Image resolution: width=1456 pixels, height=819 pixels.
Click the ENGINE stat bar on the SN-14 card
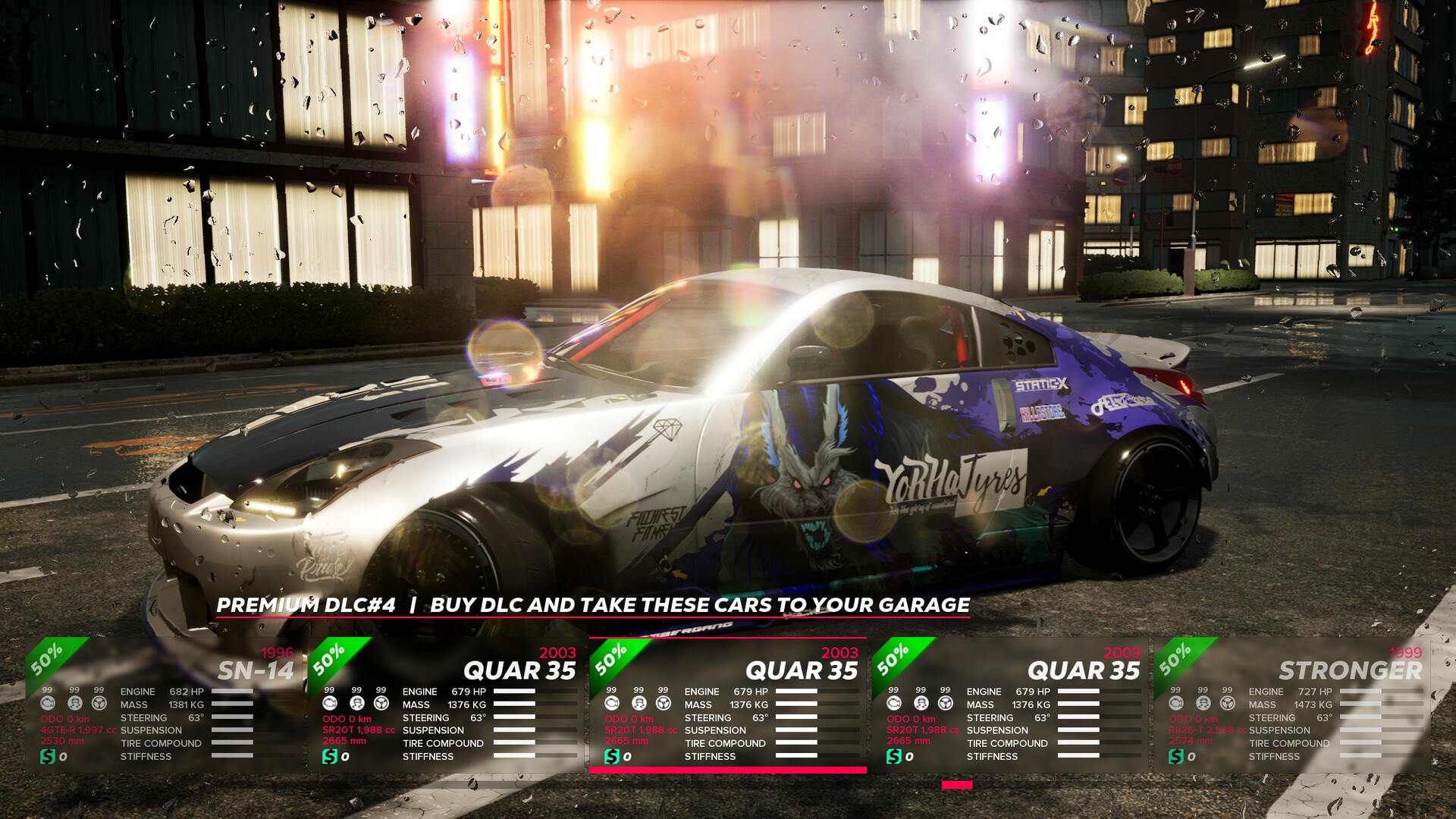231,692
